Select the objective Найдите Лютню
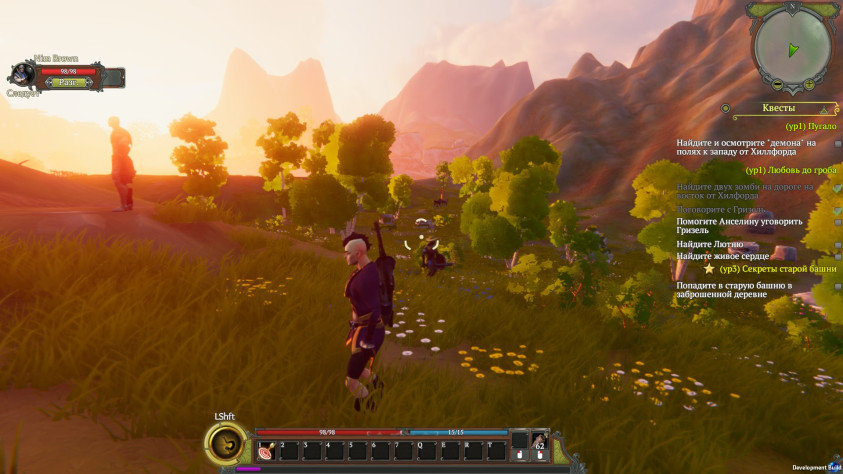The width and height of the screenshot is (843, 474). pyautogui.click(x=709, y=244)
